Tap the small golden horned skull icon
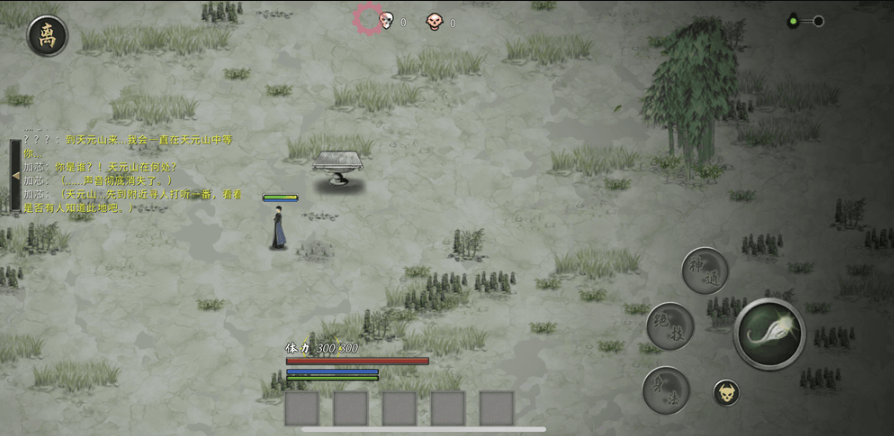This screenshot has width=894, height=436. click(726, 393)
